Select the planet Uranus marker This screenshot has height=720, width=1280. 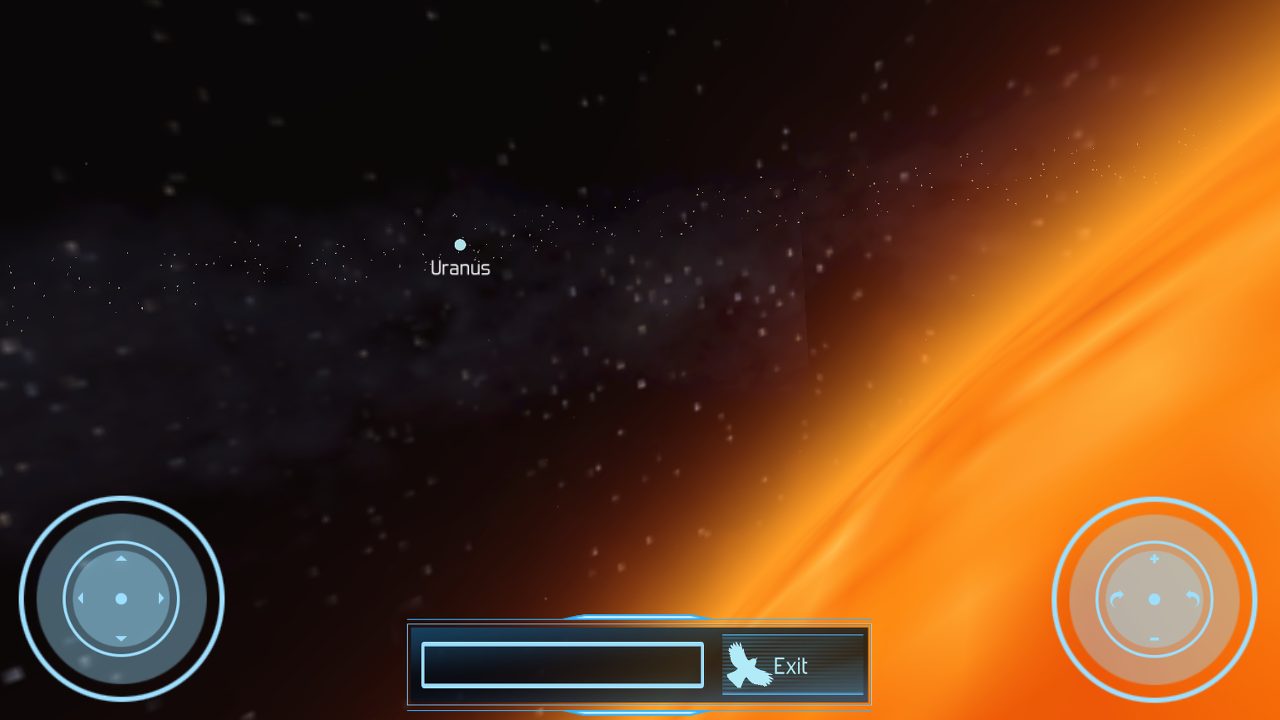(x=459, y=245)
